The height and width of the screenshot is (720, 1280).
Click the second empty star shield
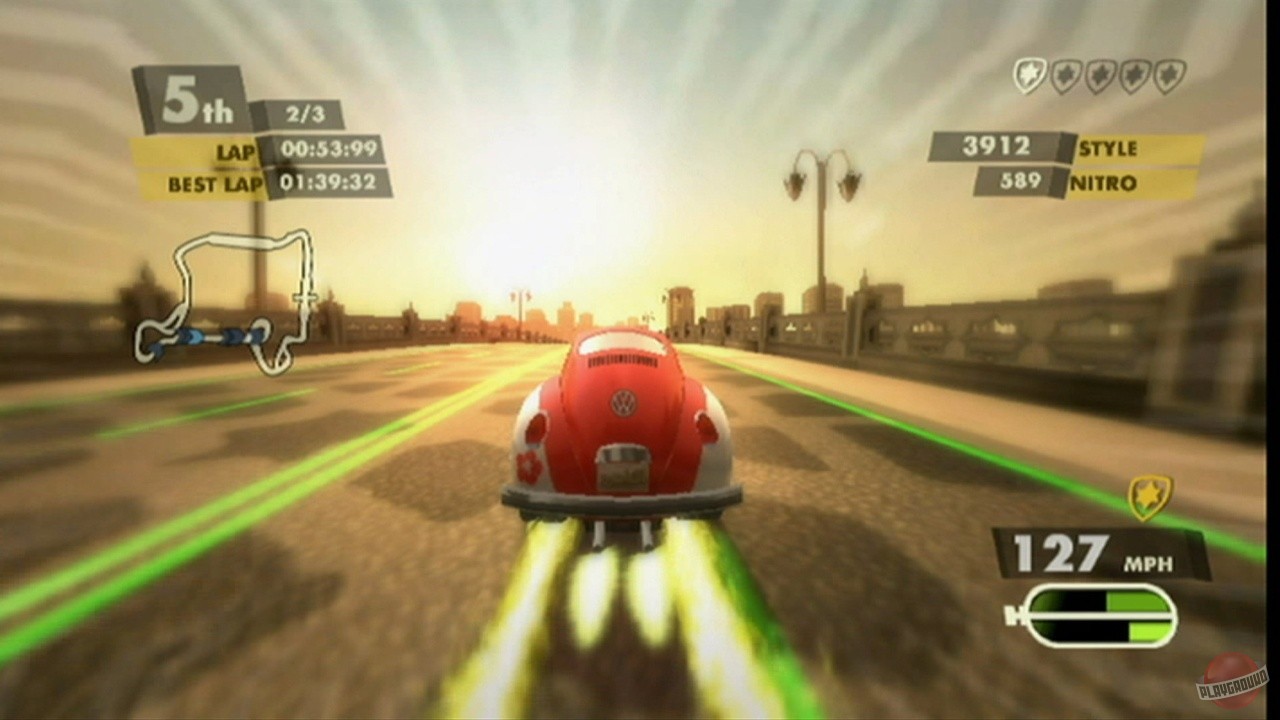1063,74
